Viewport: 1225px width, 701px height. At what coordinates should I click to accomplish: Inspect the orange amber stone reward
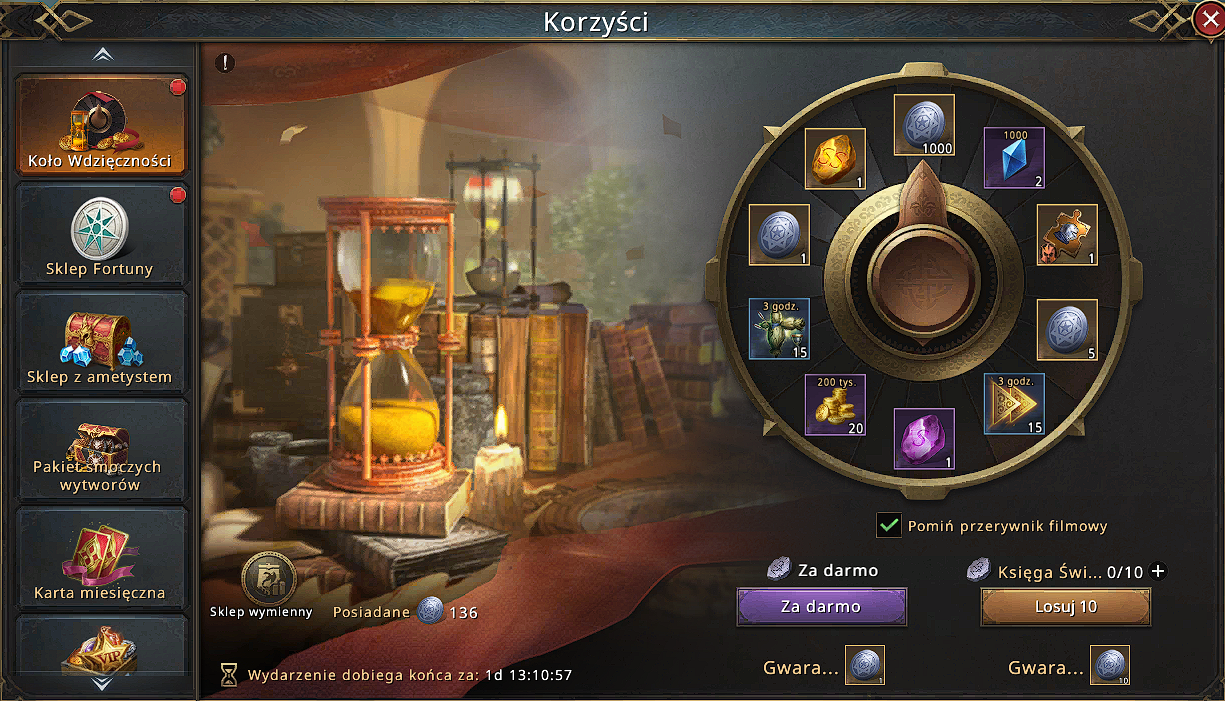click(x=835, y=158)
